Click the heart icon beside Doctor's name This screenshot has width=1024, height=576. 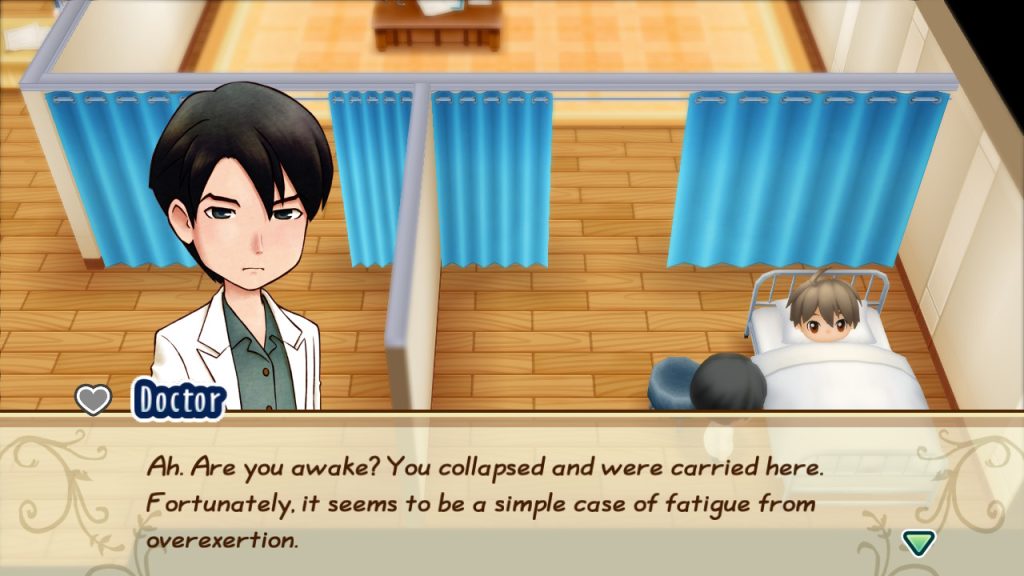[93, 400]
